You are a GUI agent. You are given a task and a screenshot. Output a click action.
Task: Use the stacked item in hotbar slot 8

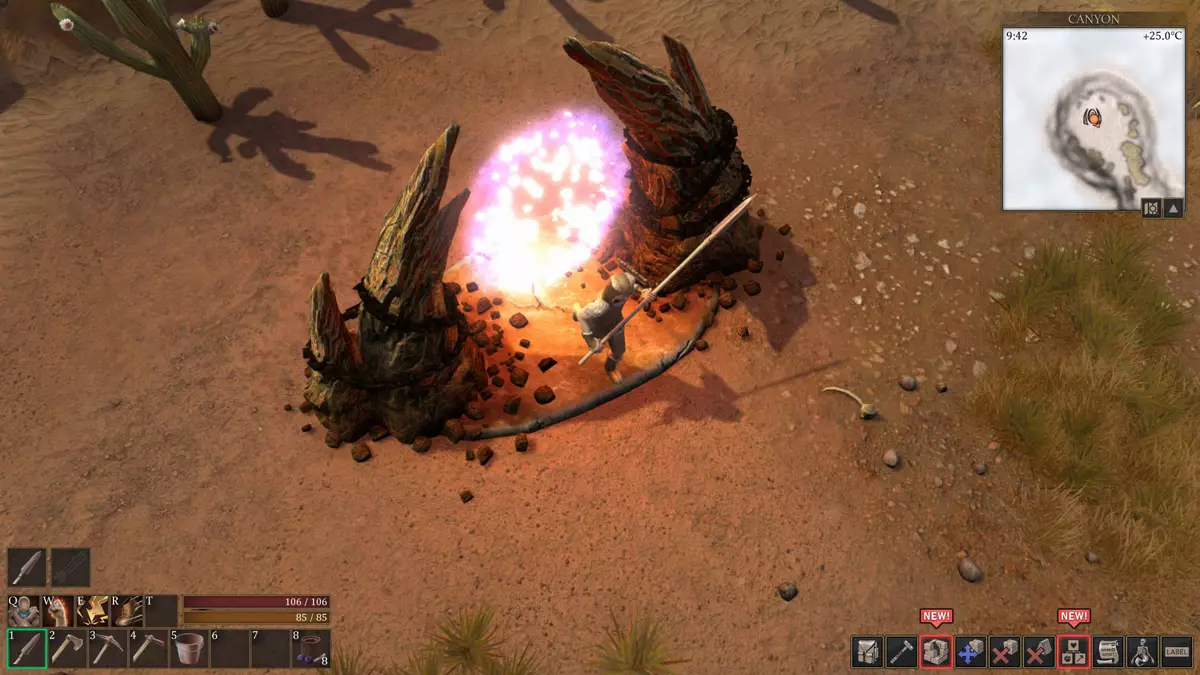(x=311, y=649)
